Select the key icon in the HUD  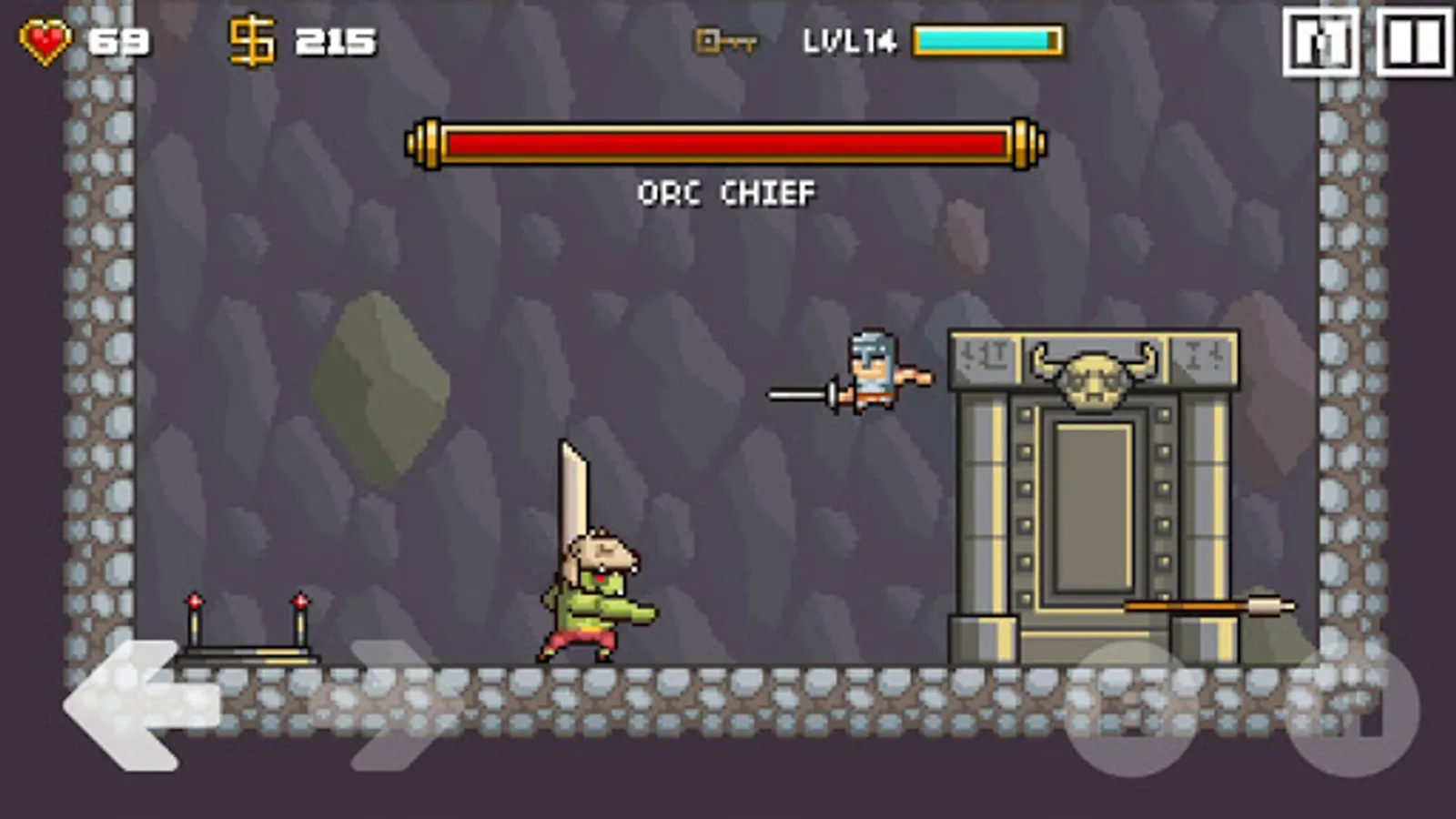[x=723, y=40]
